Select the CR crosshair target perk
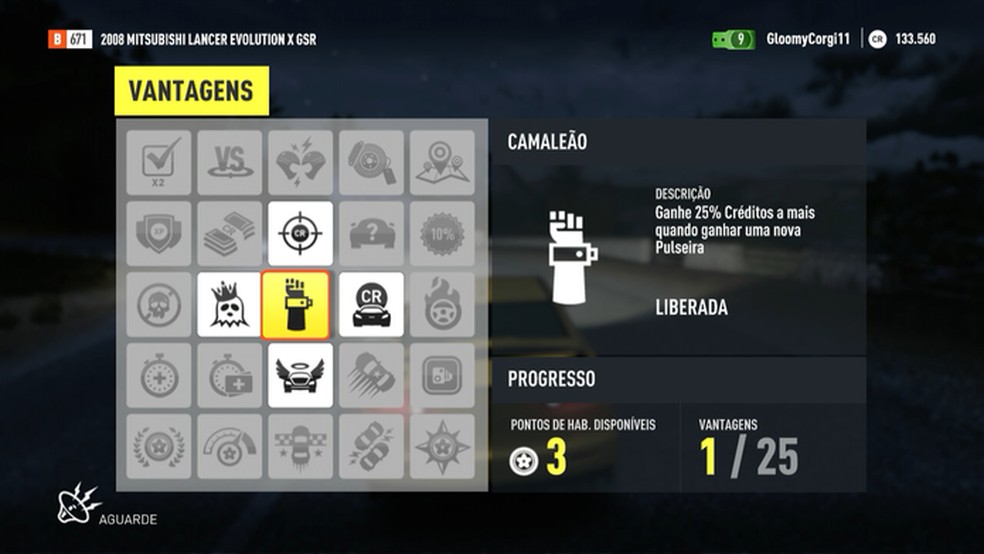Viewport: 984px width, 554px height. pyautogui.click(x=300, y=233)
